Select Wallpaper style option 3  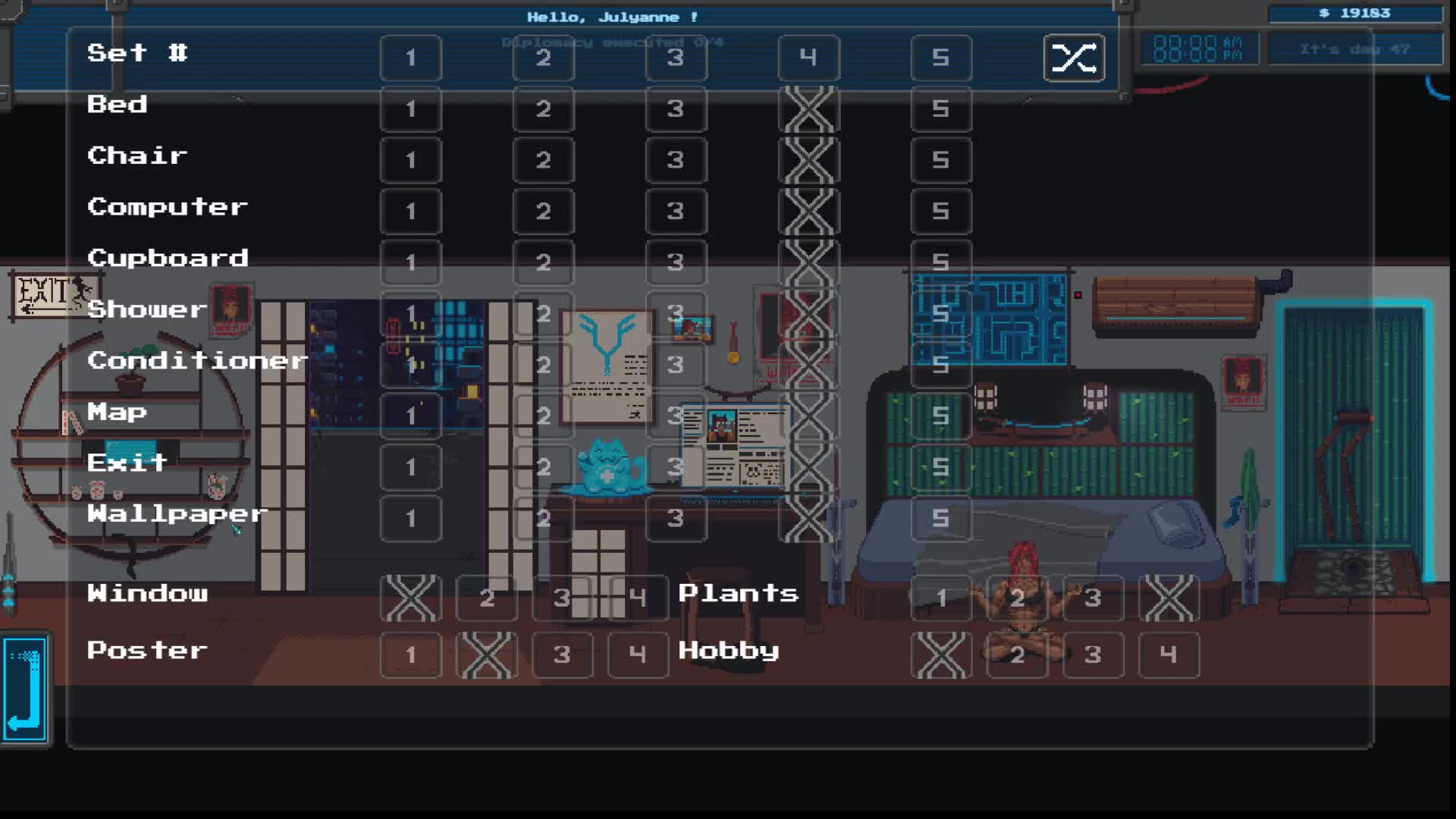pos(676,519)
